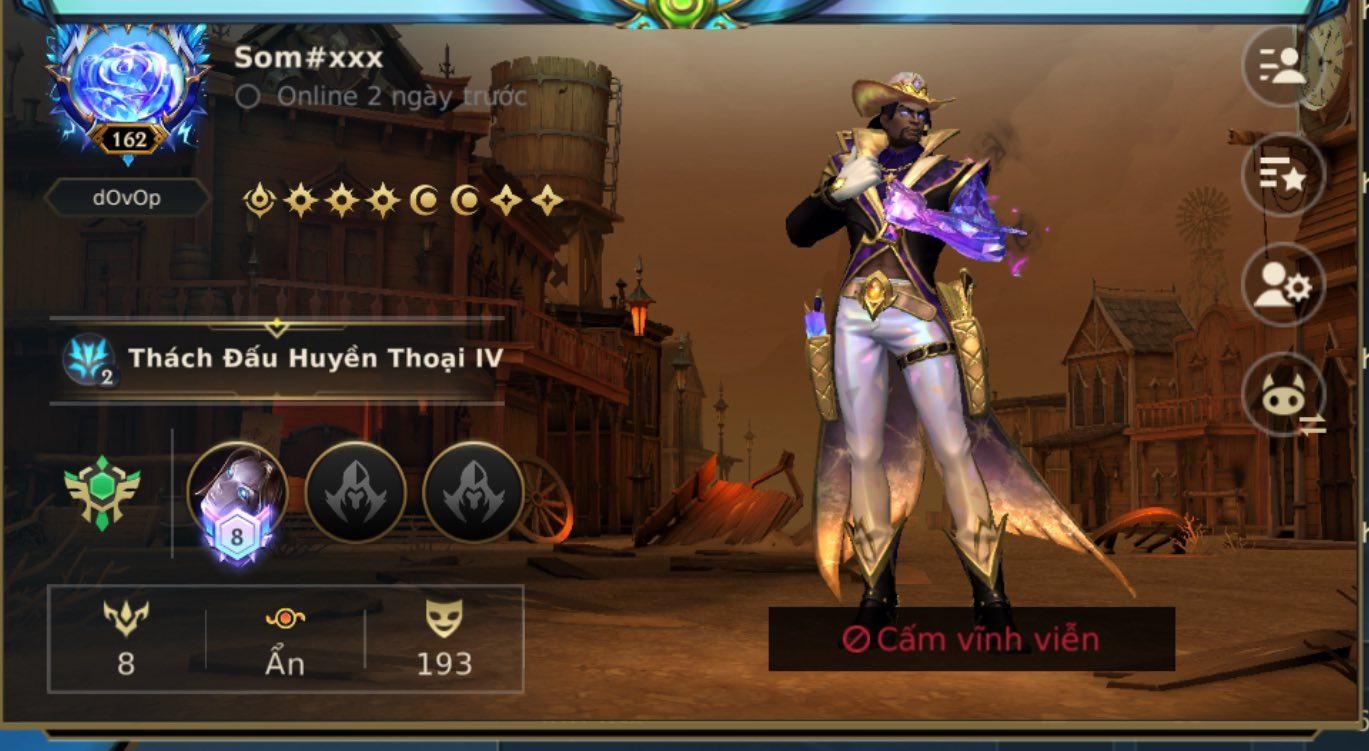Select the dOvOp guild tag
Image resolution: width=1369 pixels, height=751 pixels.
(x=127, y=198)
